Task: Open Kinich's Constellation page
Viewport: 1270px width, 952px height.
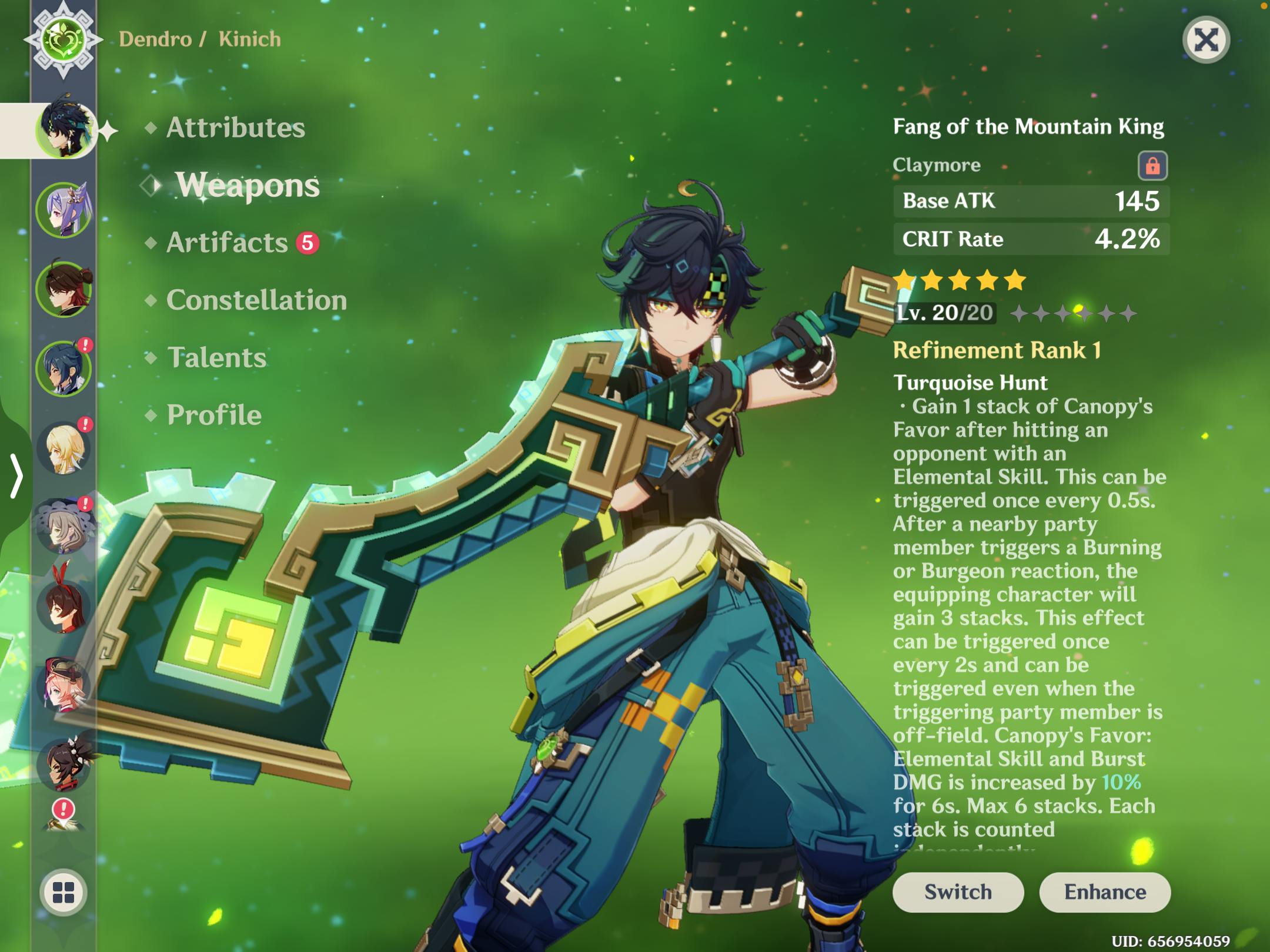Action: point(256,300)
